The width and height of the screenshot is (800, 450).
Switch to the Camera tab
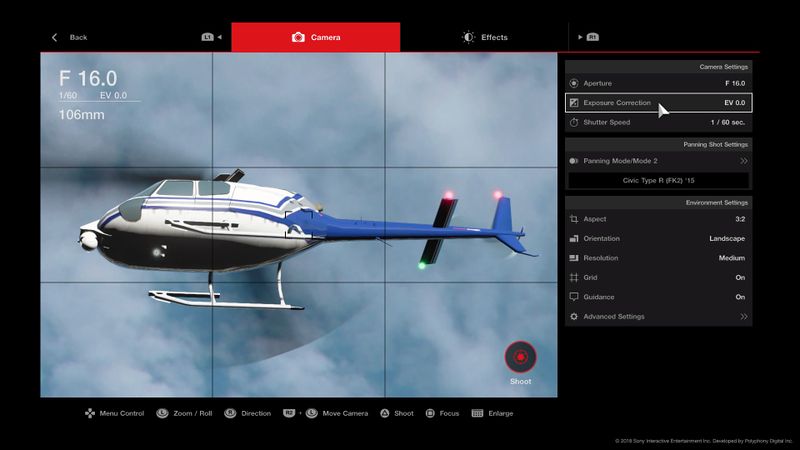pyautogui.click(x=316, y=37)
